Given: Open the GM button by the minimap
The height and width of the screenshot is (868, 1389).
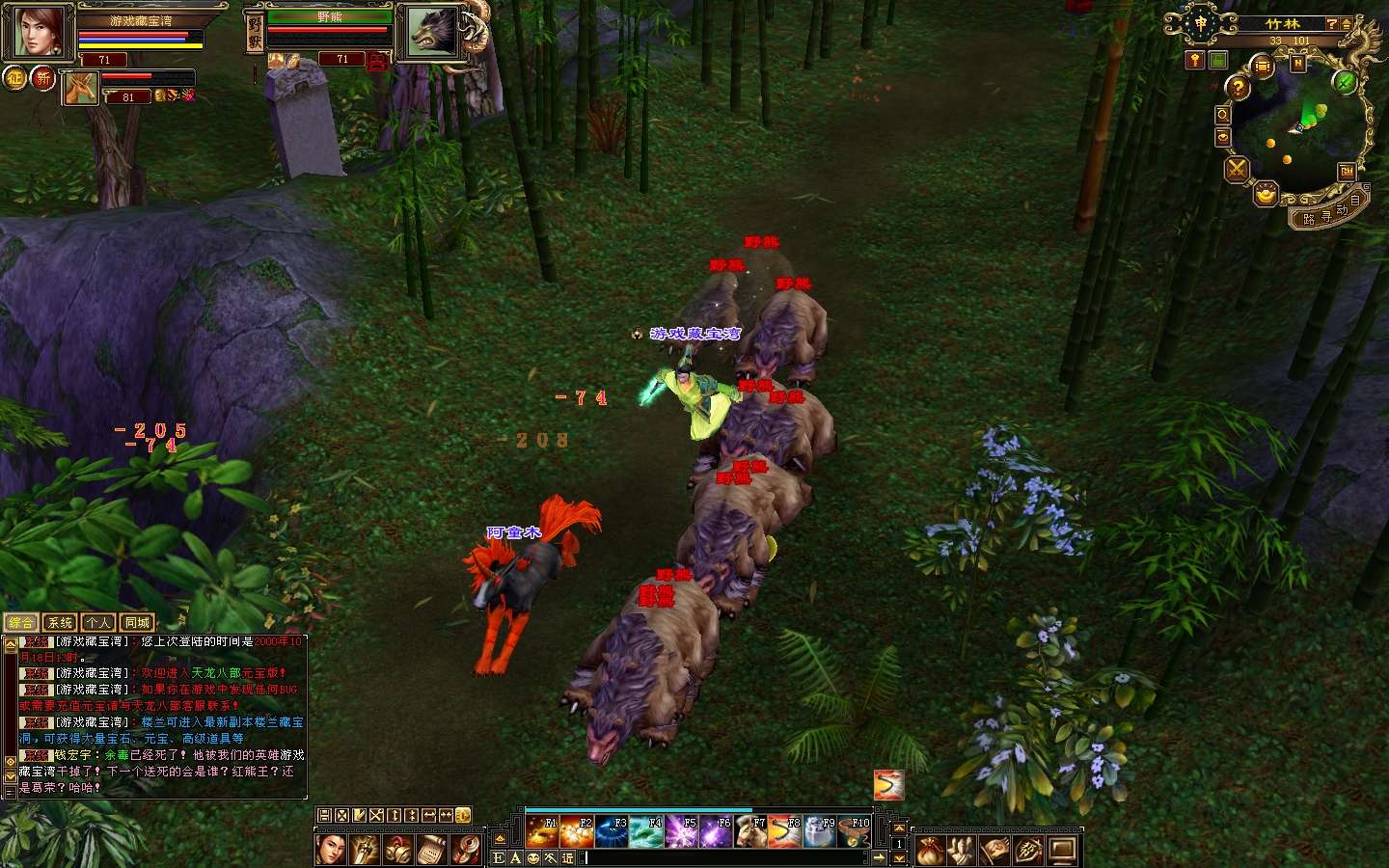Looking at the screenshot, I should (x=1347, y=172).
